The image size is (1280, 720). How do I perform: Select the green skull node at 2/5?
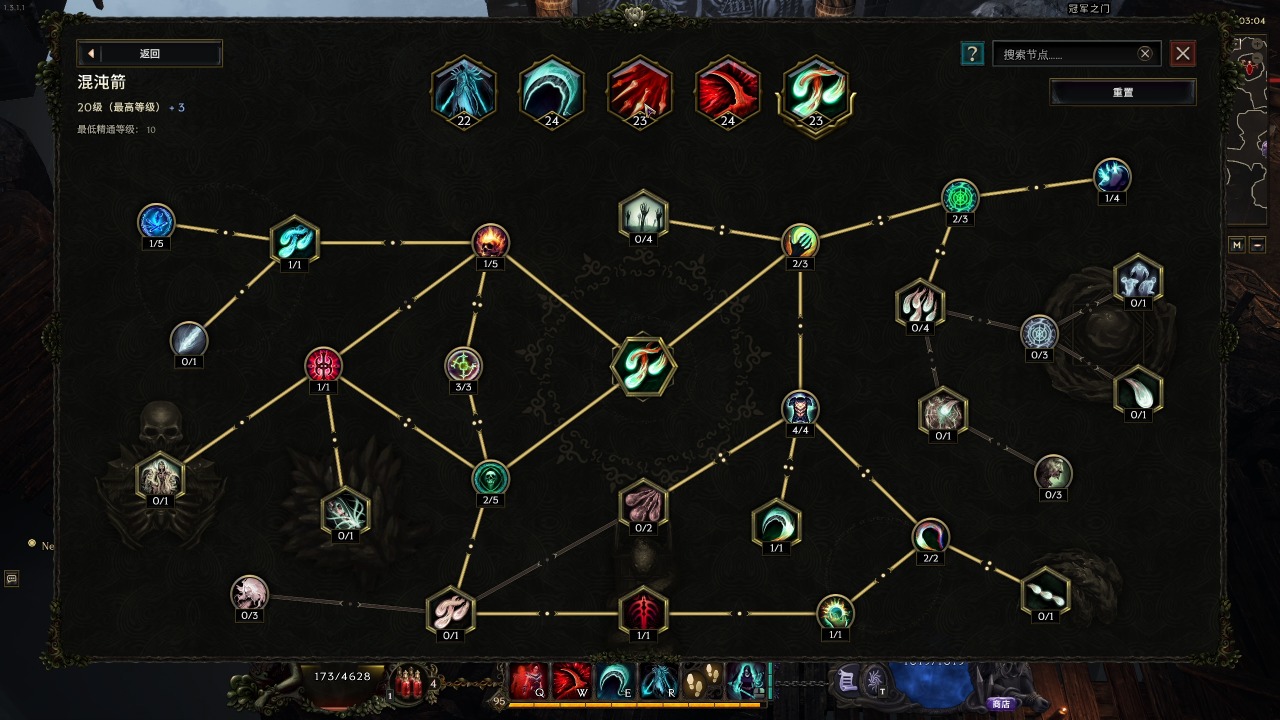tap(490, 478)
